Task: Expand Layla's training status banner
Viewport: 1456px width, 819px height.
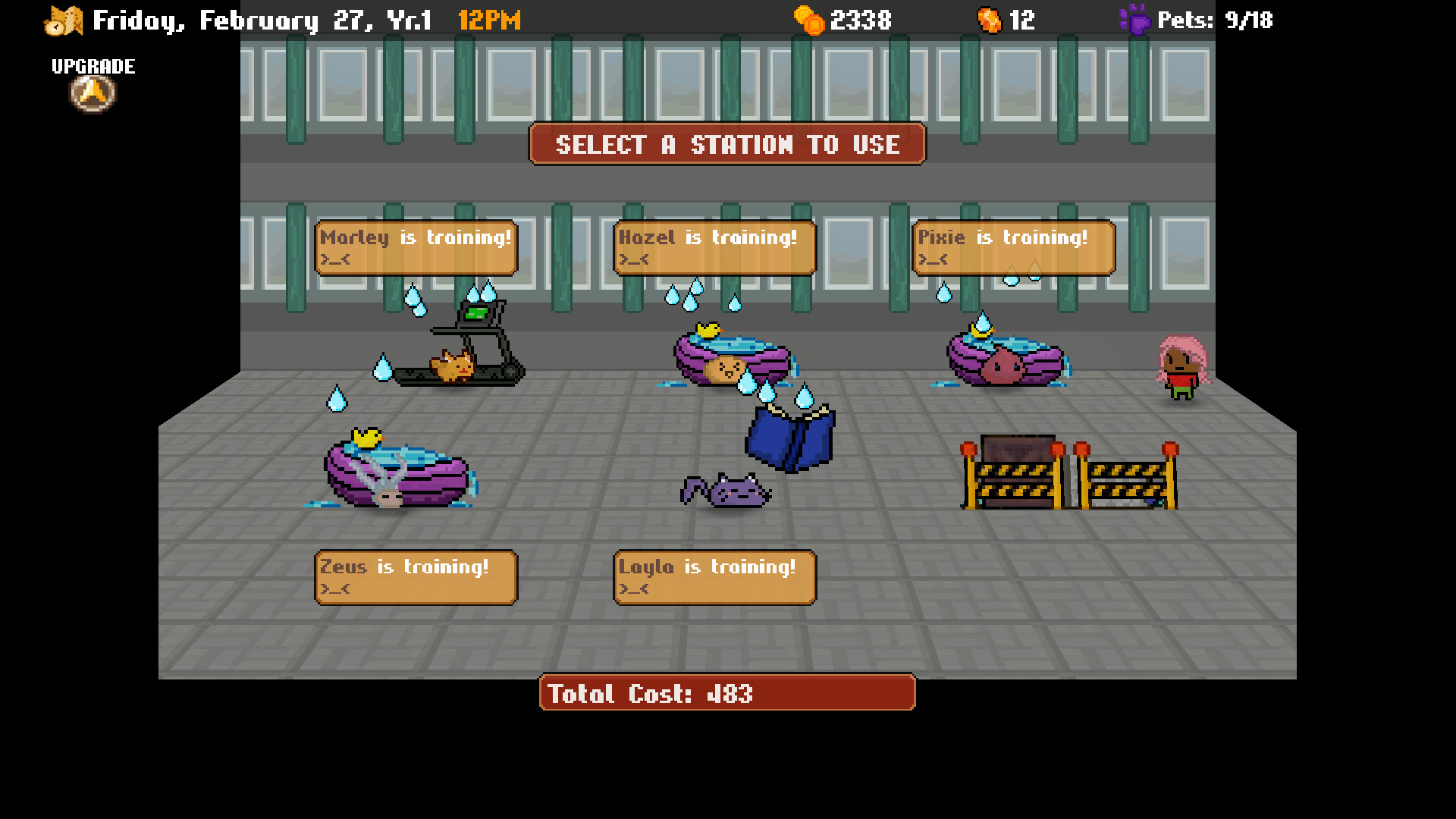Action: click(x=714, y=576)
